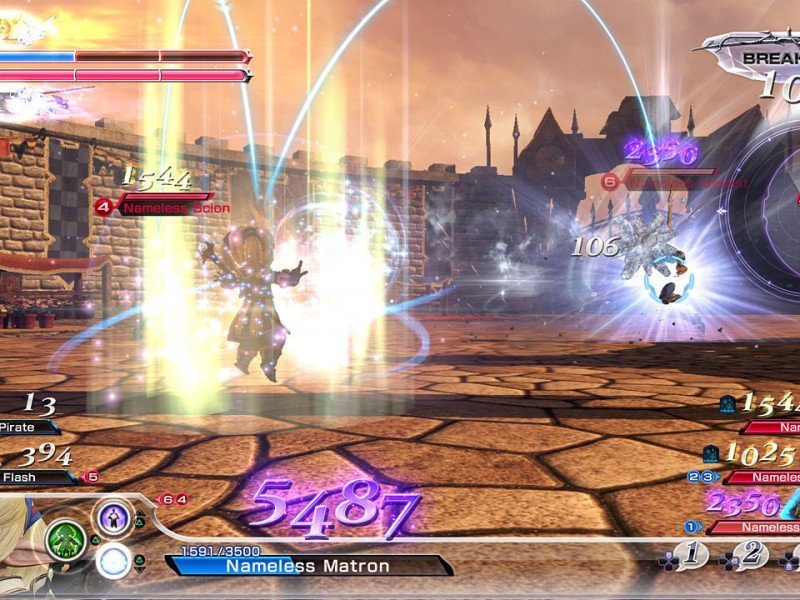Pick the enemy list entry showing 1025
The width and height of the screenshot is (800, 600).
point(760,477)
